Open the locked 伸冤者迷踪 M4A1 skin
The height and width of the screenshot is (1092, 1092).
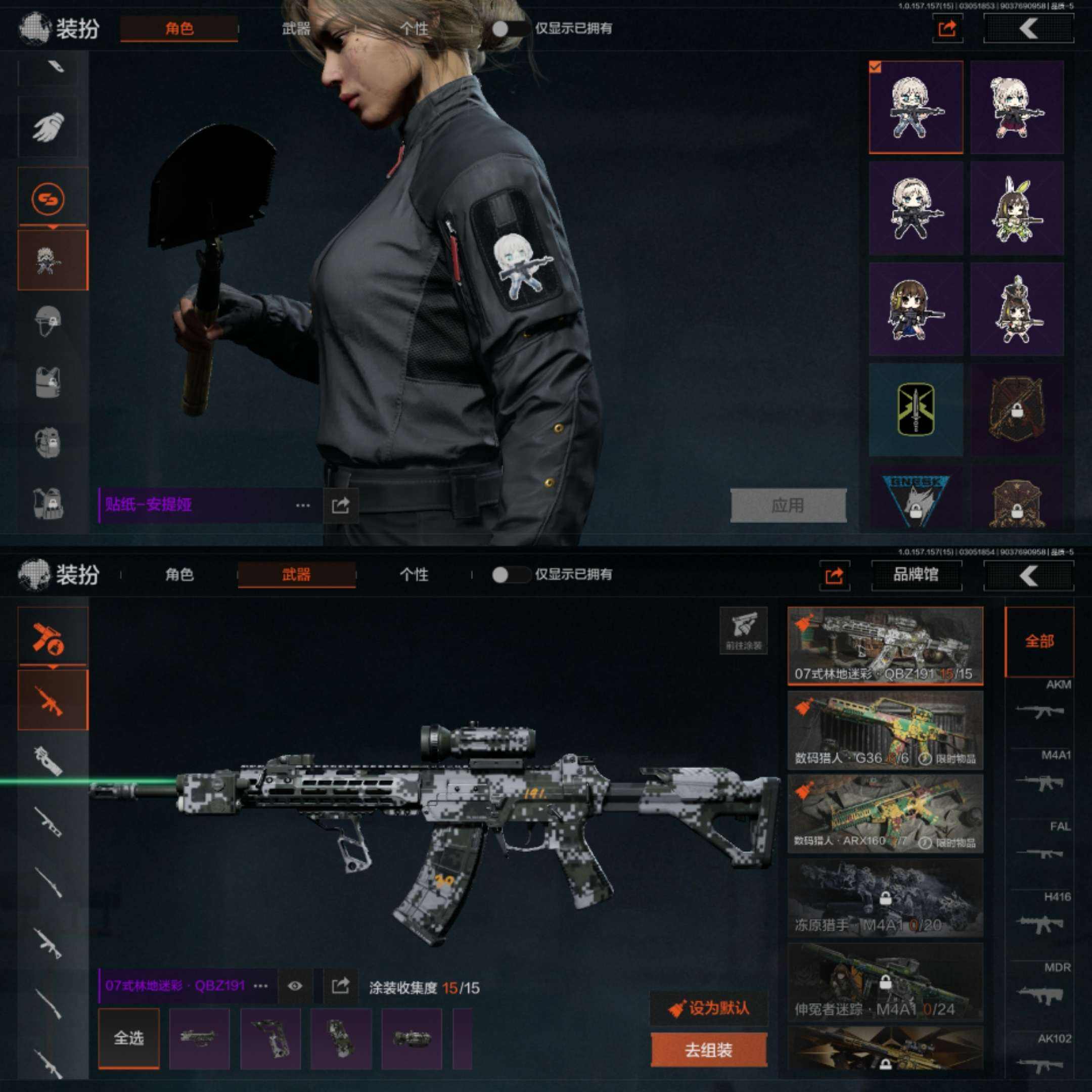click(x=885, y=982)
